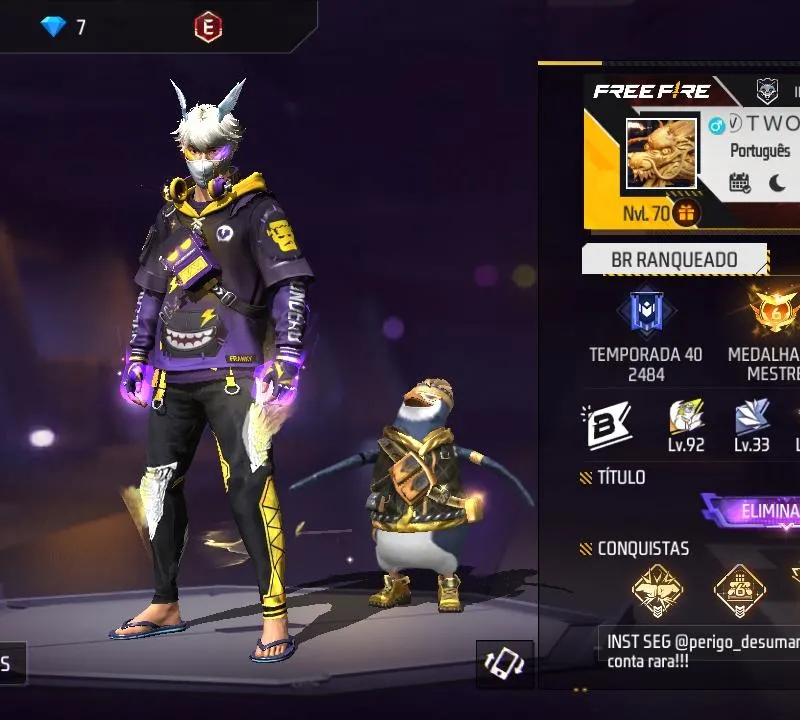
Task: Select the Lv.92 character icon
Action: 686,417
